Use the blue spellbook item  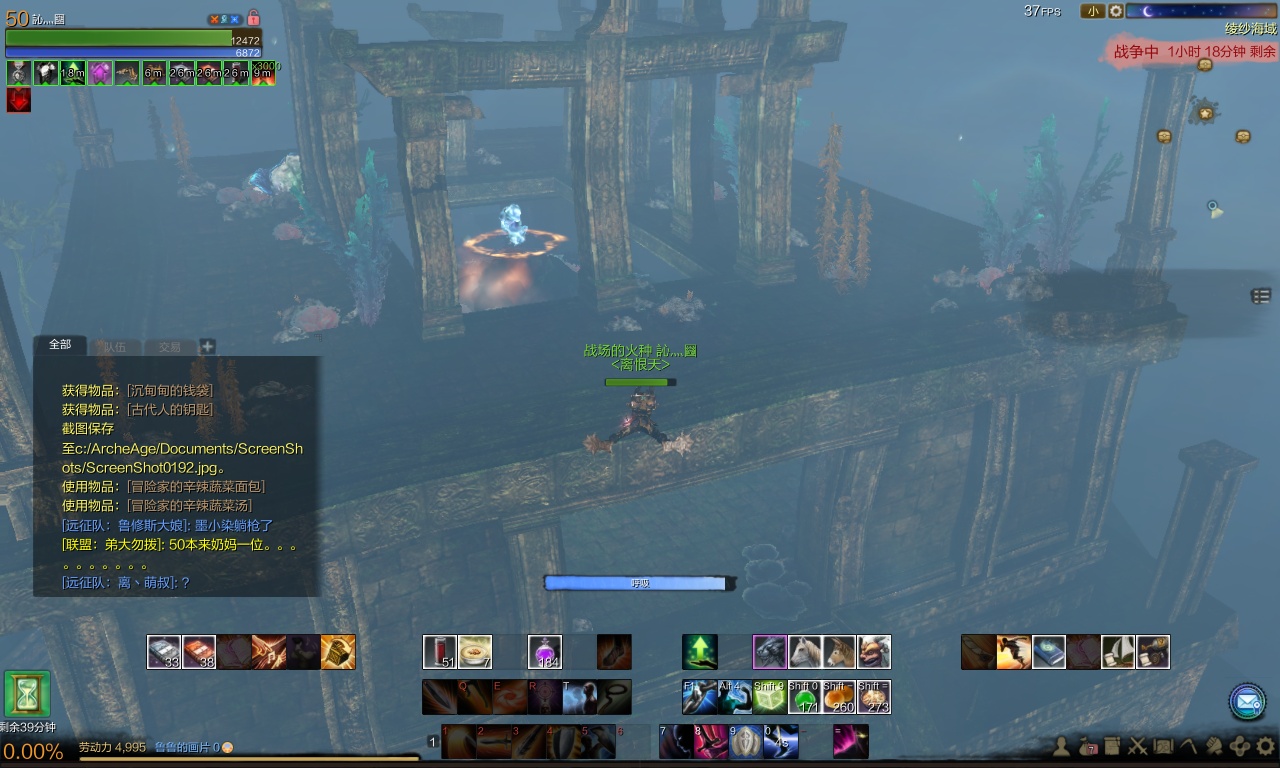[x=1049, y=652]
